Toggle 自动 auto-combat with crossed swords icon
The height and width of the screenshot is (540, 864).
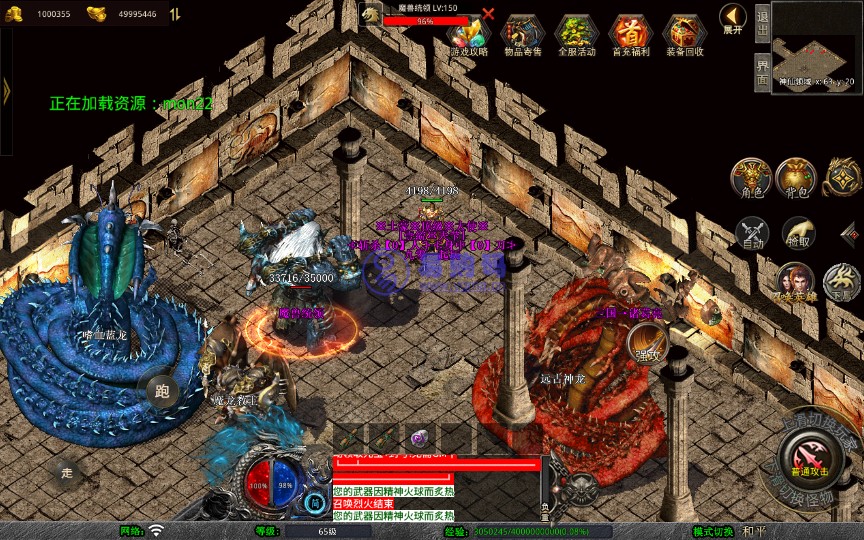[751, 234]
